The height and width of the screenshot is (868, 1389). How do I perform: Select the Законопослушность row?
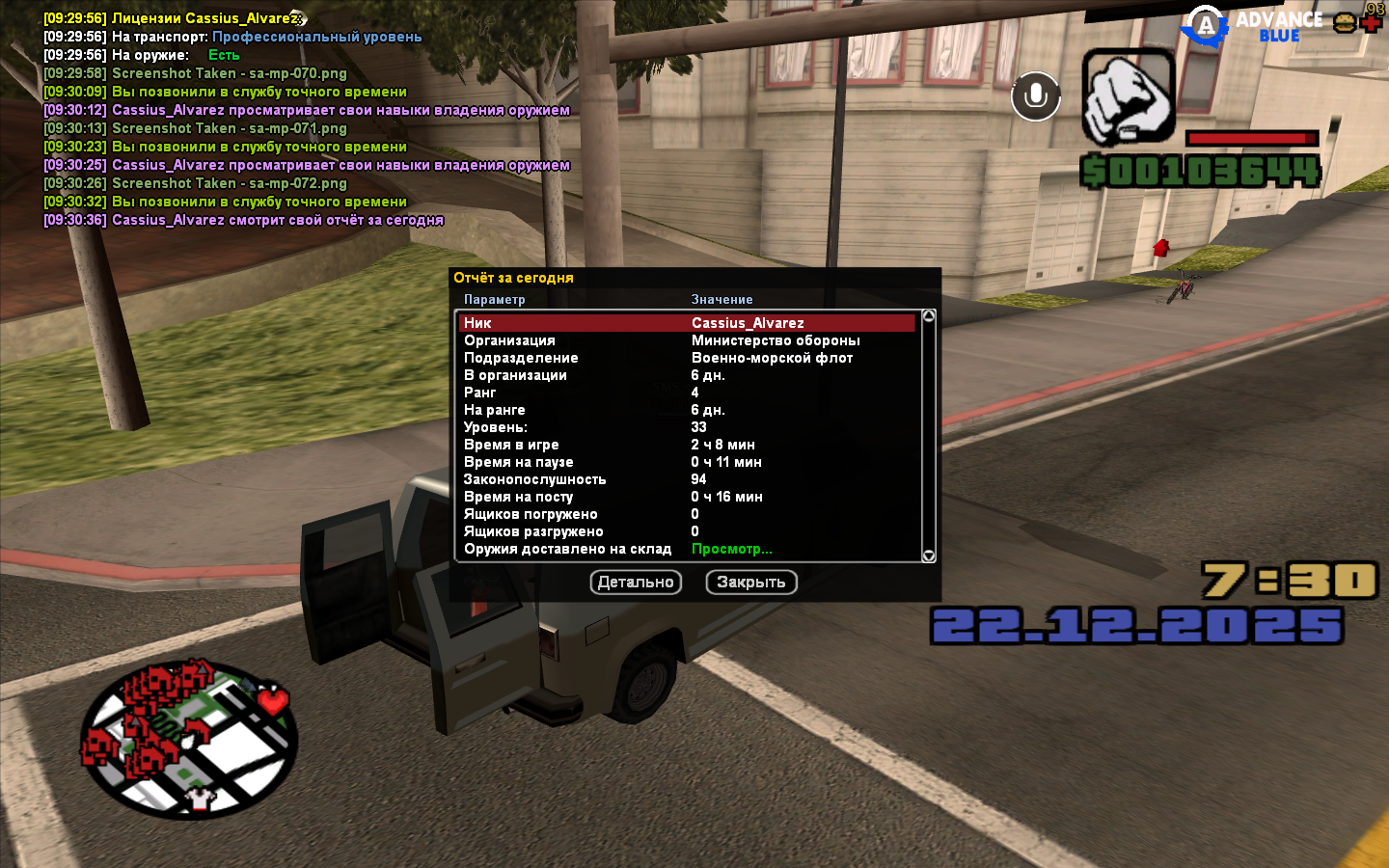point(687,479)
